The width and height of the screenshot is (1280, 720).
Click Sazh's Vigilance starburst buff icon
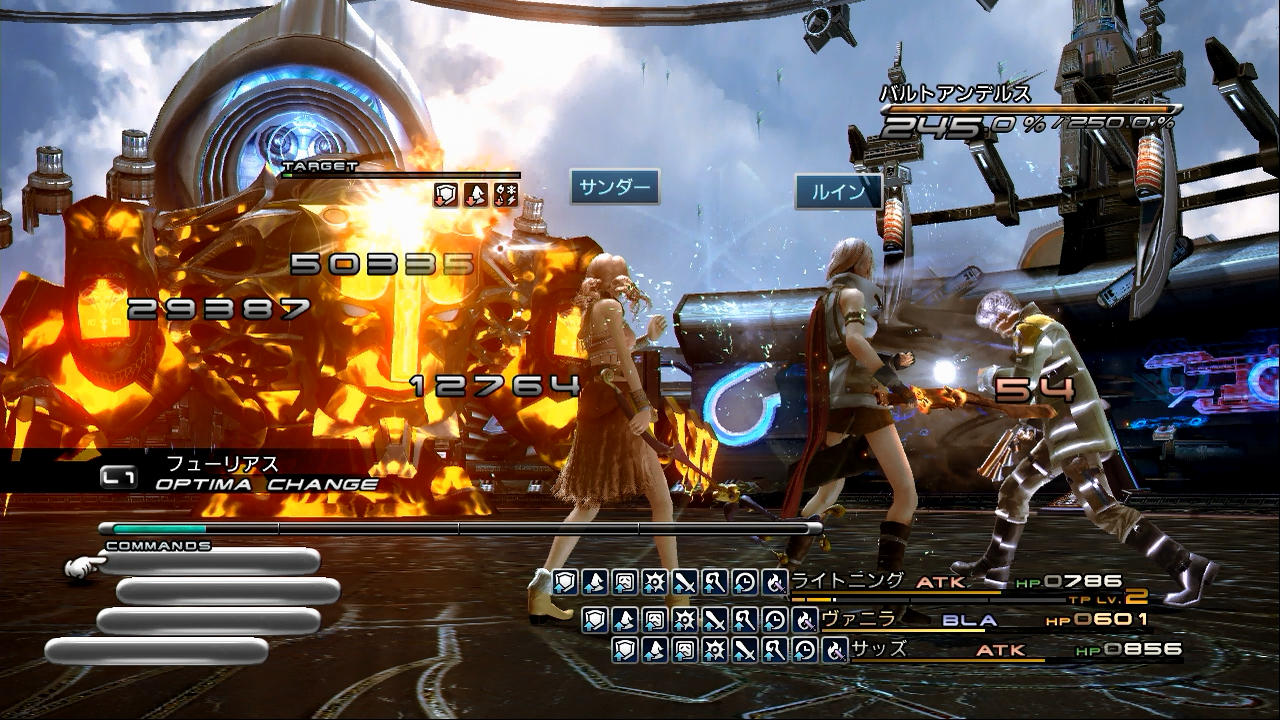(x=715, y=651)
